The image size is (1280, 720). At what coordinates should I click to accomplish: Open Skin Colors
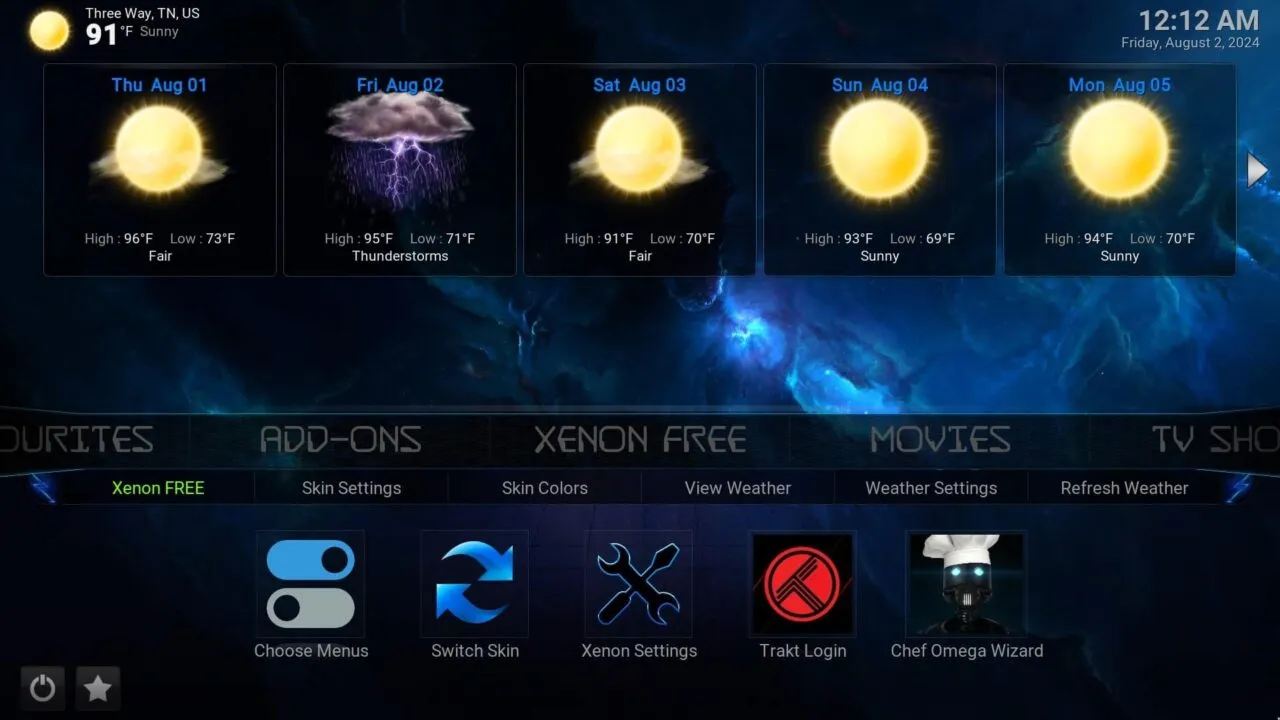544,488
